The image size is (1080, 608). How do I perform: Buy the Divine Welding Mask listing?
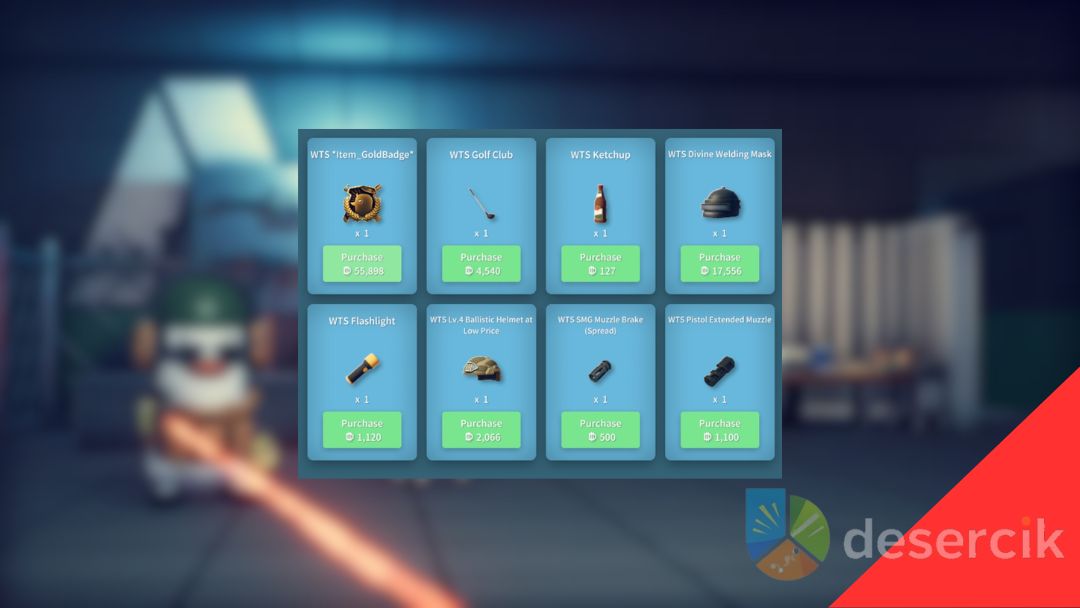coord(720,264)
